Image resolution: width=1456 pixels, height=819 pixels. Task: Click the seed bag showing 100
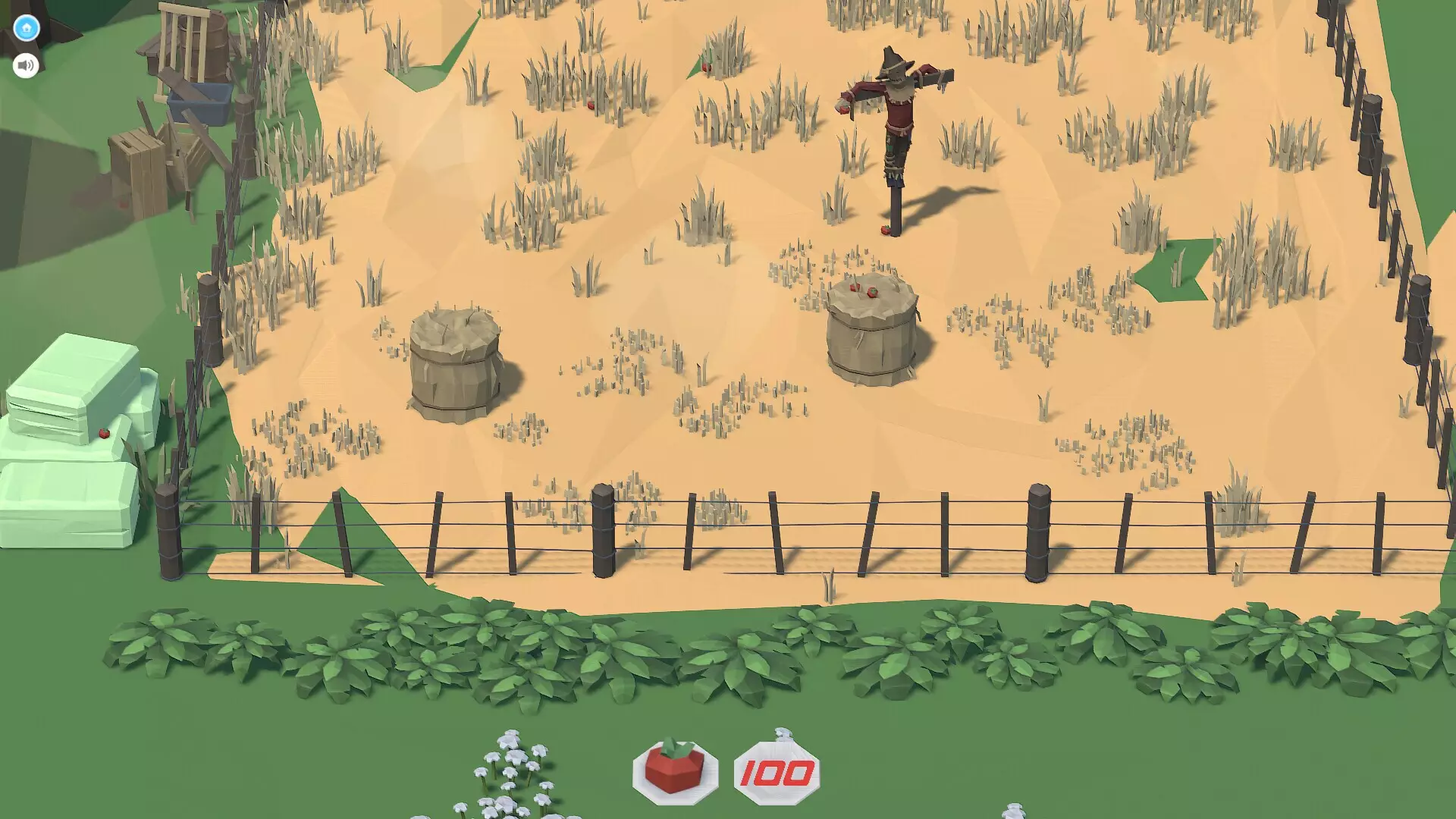tap(776, 770)
